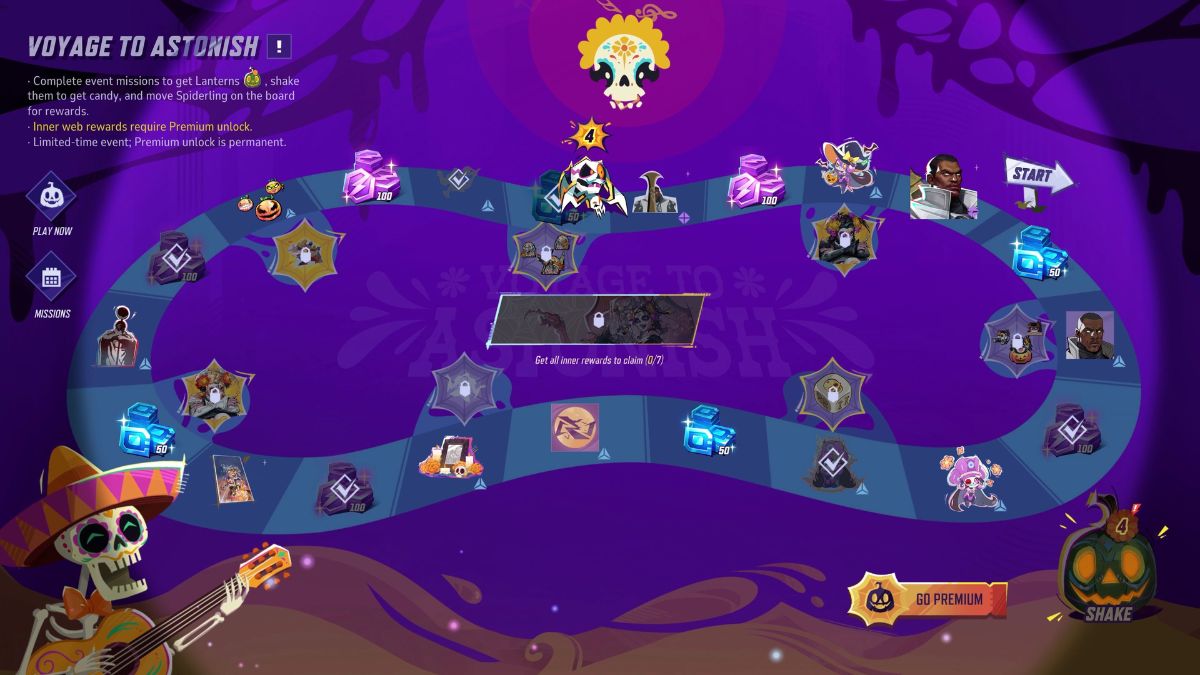Inspect the golden emblem square reward tile
Image resolution: width=1200 pixels, height=675 pixels.
coord(575,427)
